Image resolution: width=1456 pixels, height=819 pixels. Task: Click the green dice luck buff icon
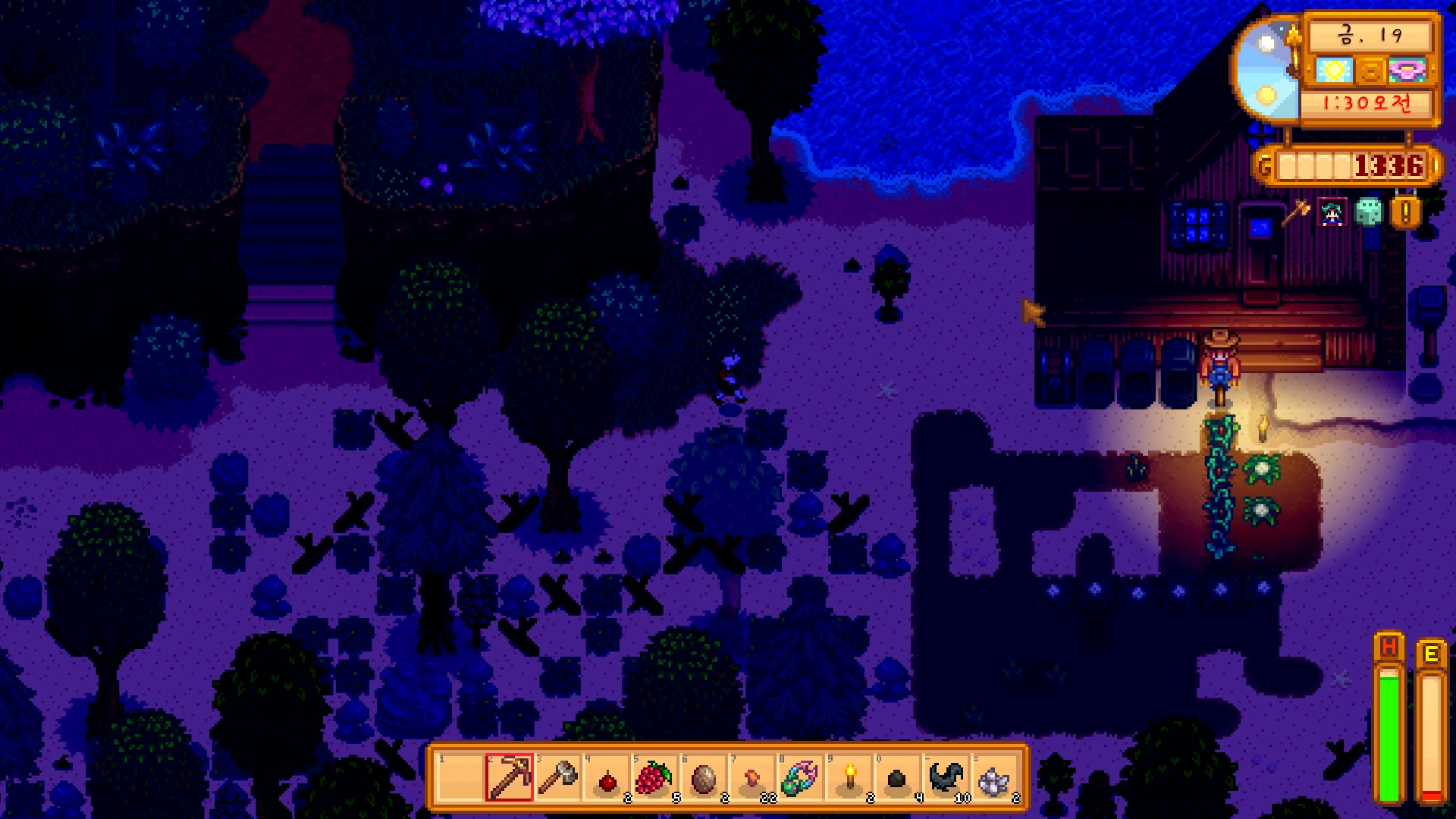tap(1369, 212)
